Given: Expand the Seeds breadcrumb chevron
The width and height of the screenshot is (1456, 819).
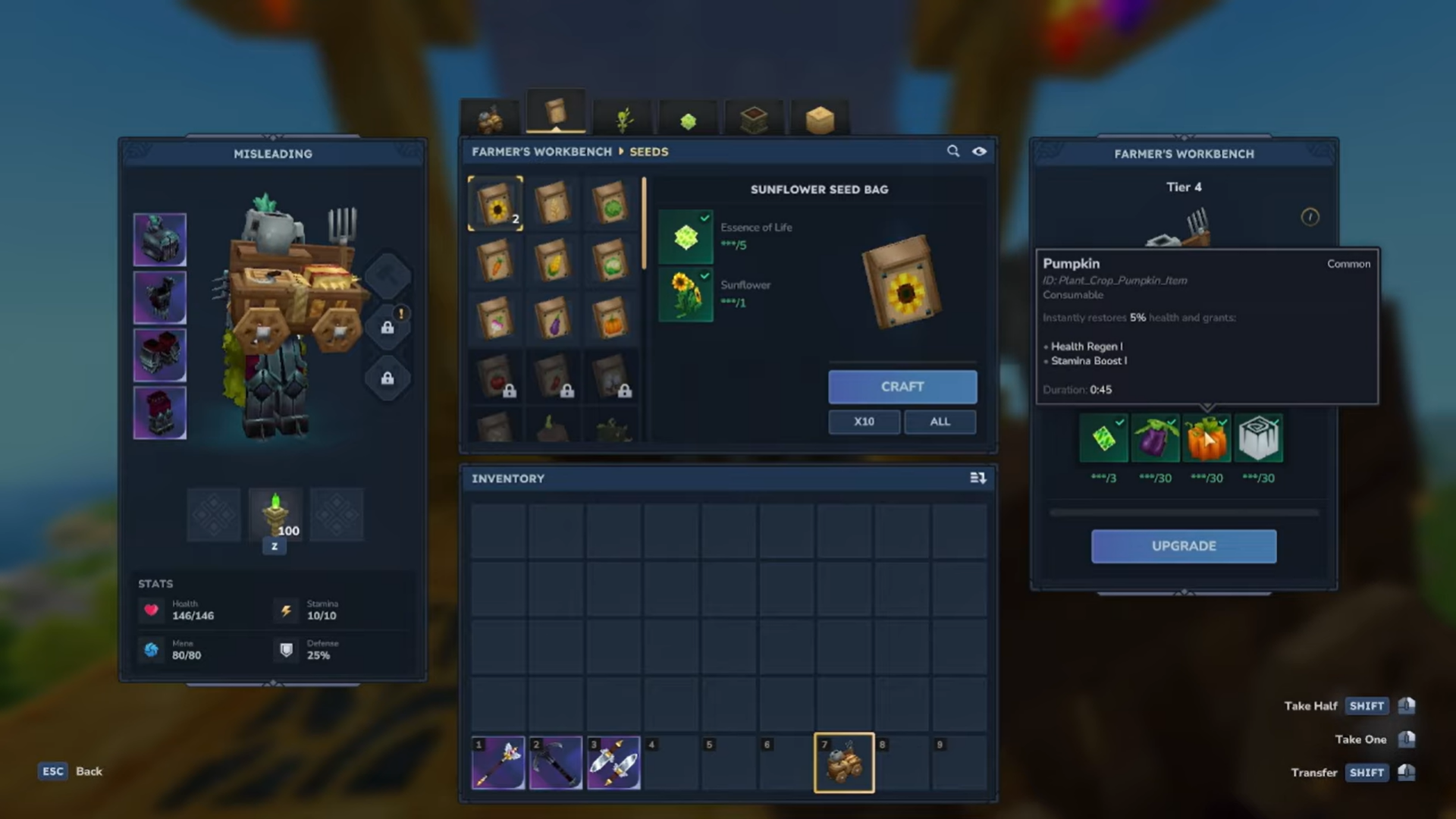Looking at the screenshot, I should tap(622, 152).
